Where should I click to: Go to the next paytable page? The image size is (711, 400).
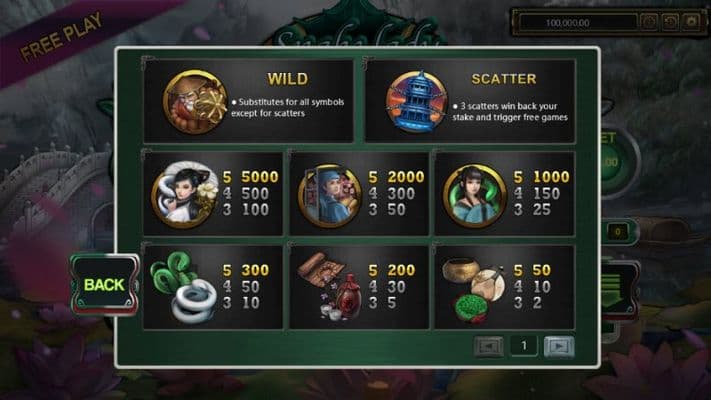click(559, 346)
